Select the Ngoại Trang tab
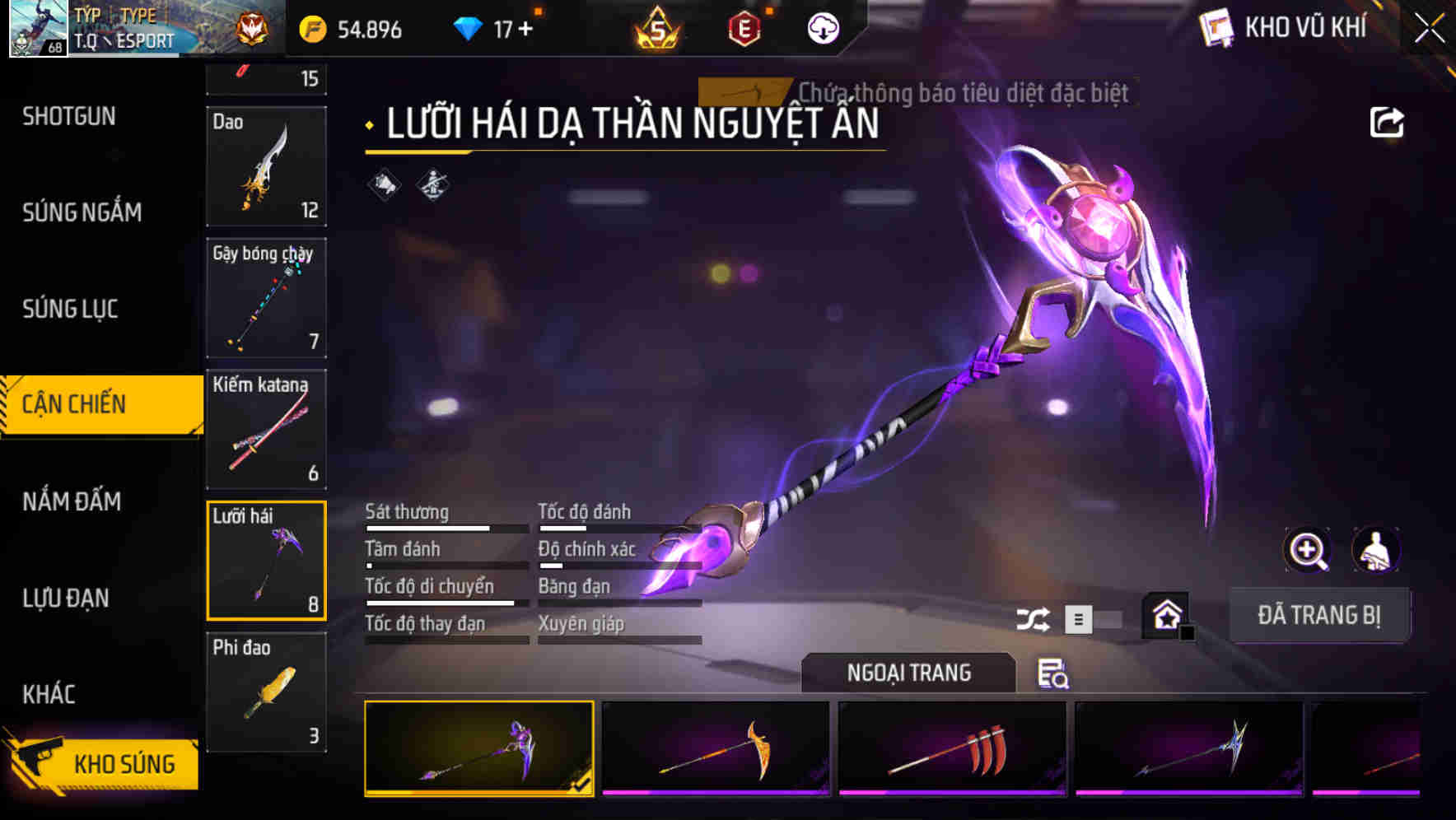Viewport: 1456px width, 820px height. tap(909, 672)
